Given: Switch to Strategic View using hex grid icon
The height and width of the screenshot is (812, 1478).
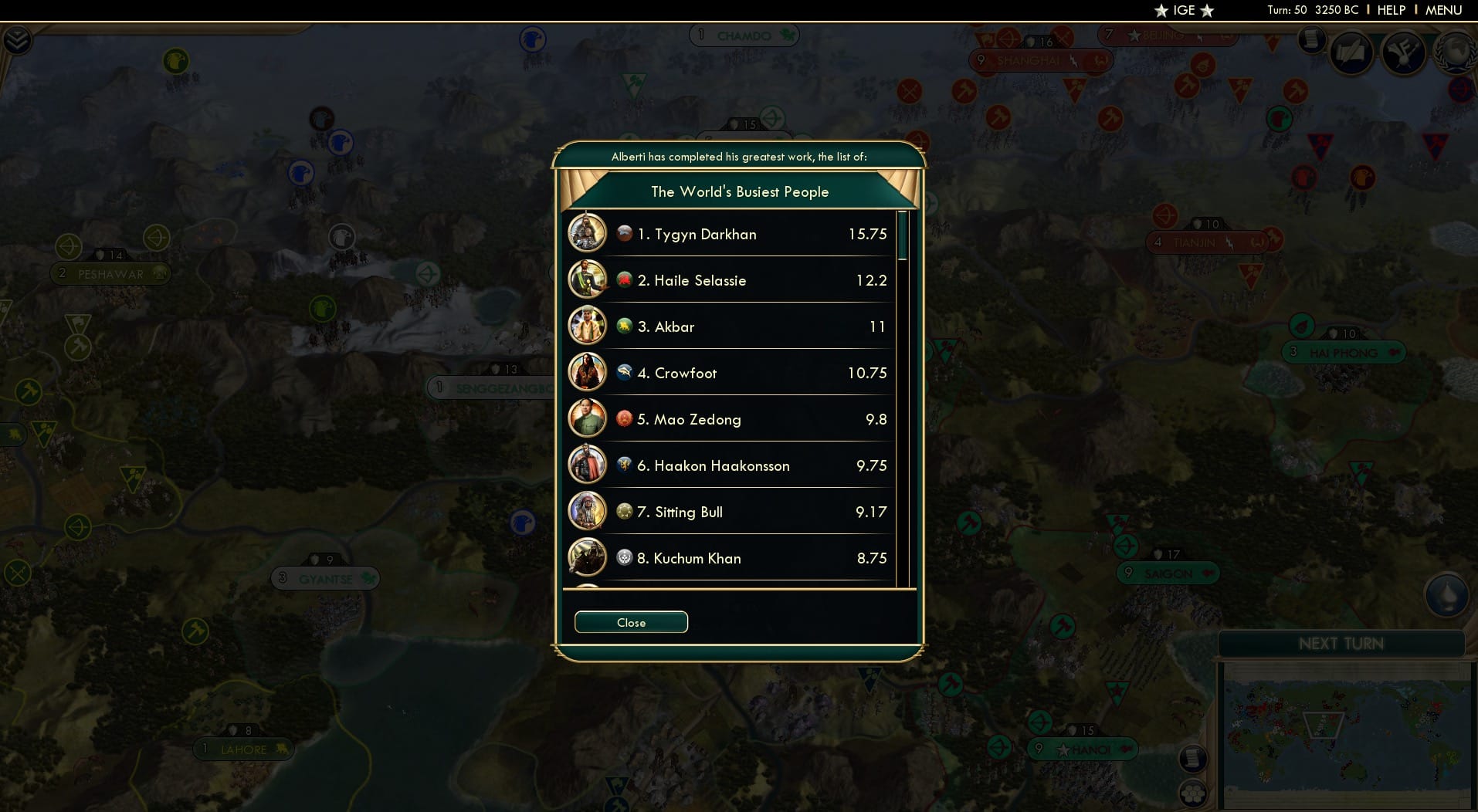Looking at the screenshot, I should pos(1194,793).
